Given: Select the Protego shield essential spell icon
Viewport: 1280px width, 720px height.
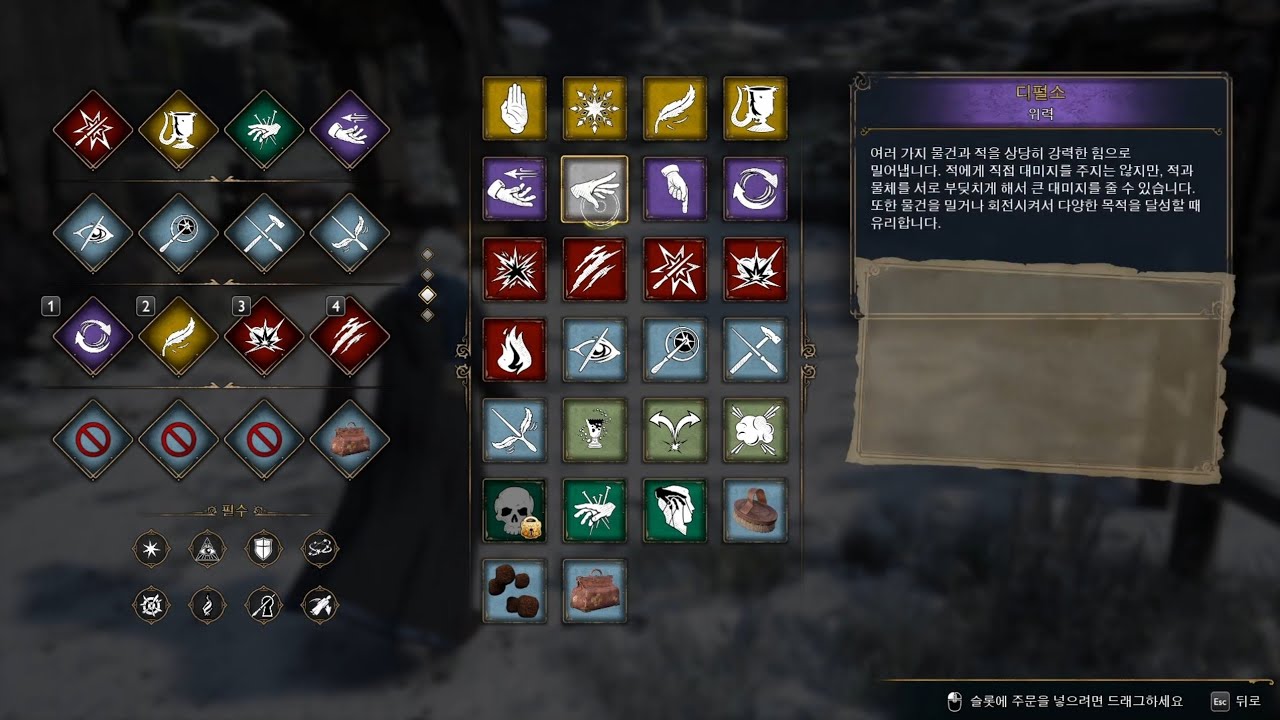Looking at the screenshot, I should pyautogui.click(x=264, y=548).
